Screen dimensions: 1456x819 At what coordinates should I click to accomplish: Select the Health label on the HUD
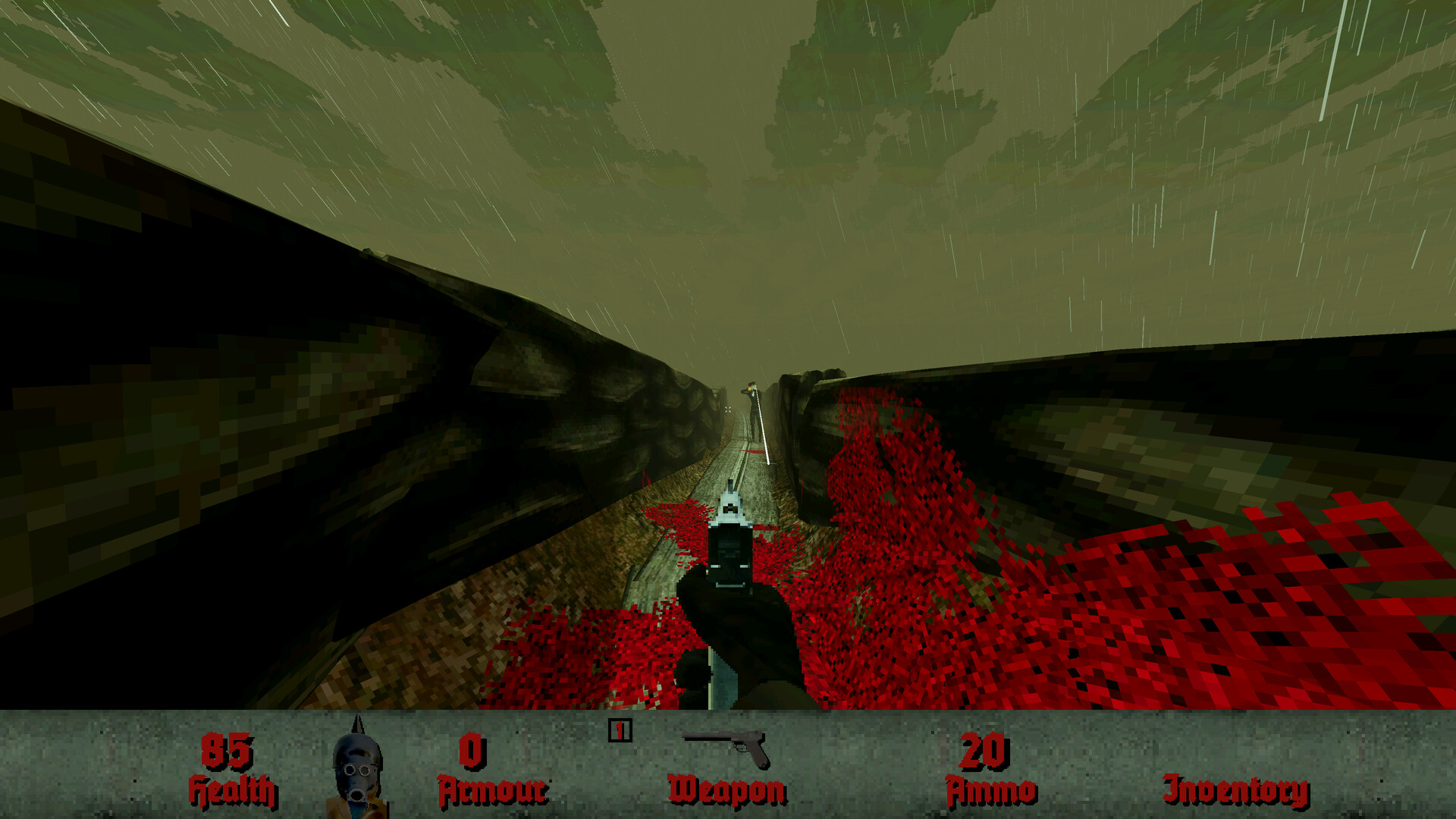coord(231,789)
